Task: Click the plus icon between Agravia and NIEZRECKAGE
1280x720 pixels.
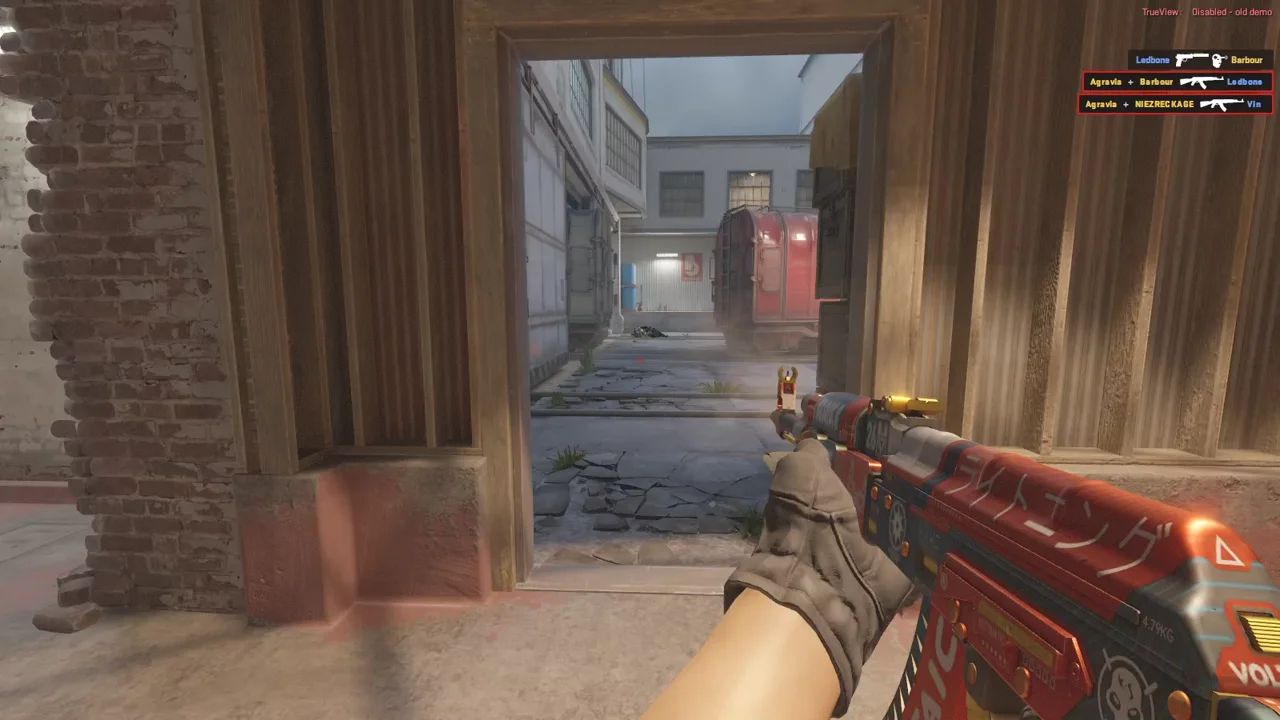Action: point(1127,104)
